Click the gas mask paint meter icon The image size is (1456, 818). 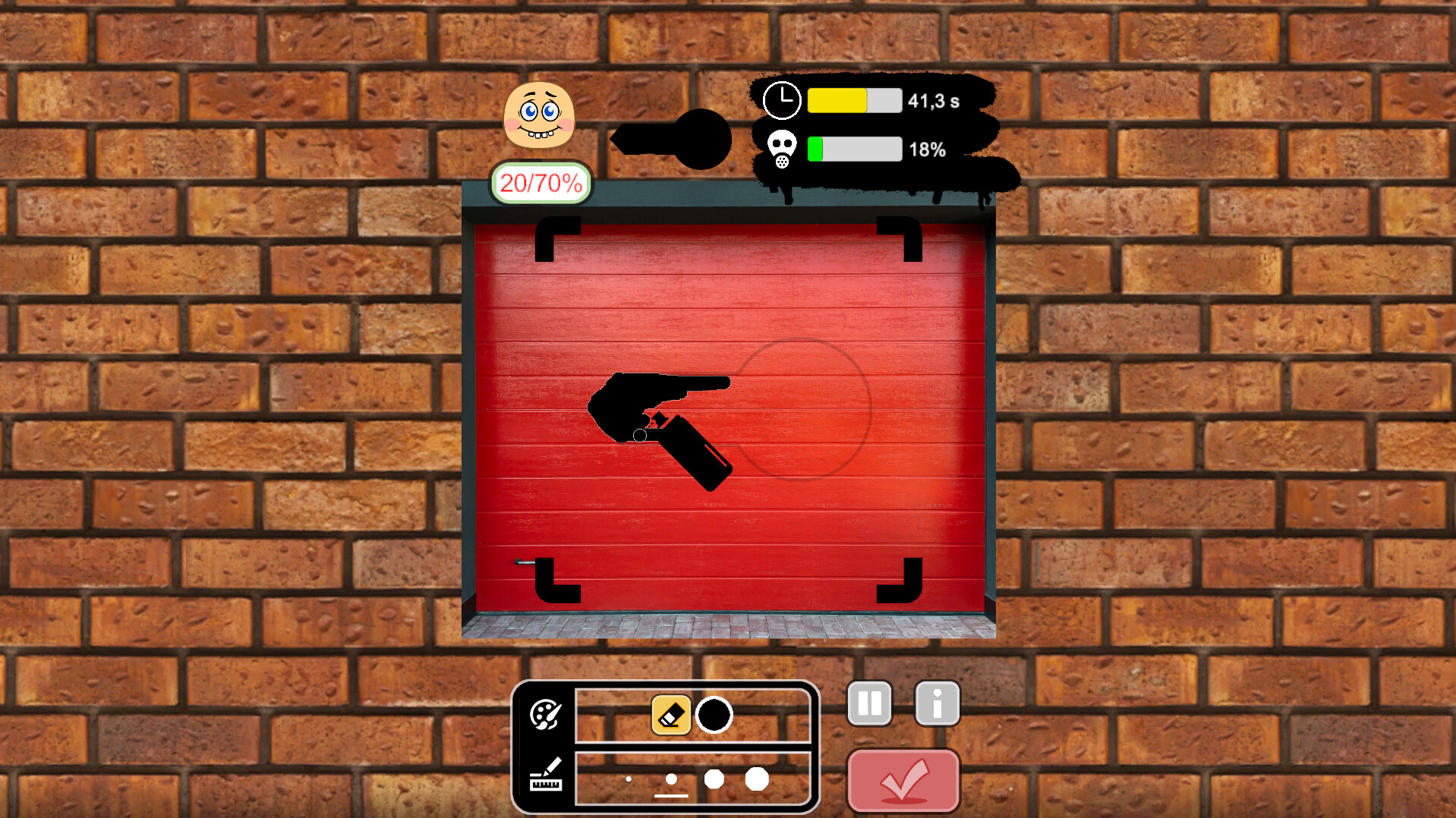[x=782, y=149]
